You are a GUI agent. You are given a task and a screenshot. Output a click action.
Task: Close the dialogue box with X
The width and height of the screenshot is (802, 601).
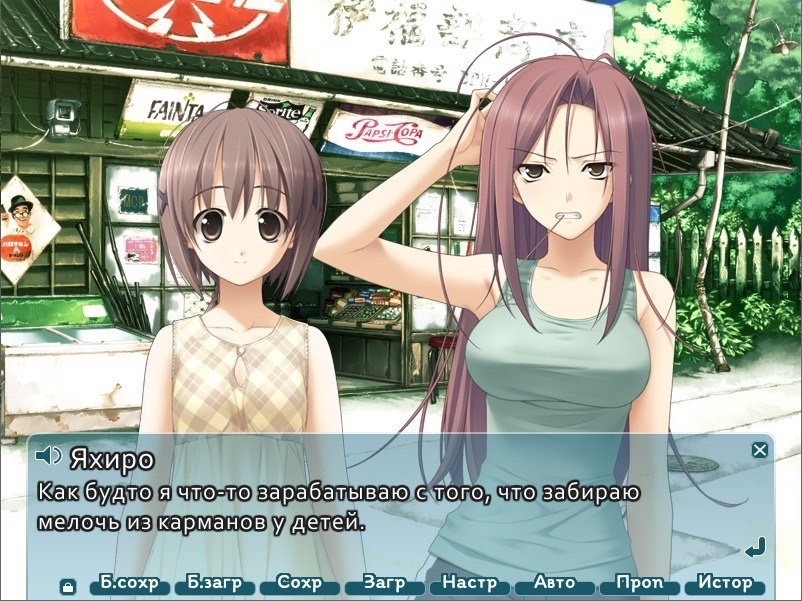pos(760,450)
